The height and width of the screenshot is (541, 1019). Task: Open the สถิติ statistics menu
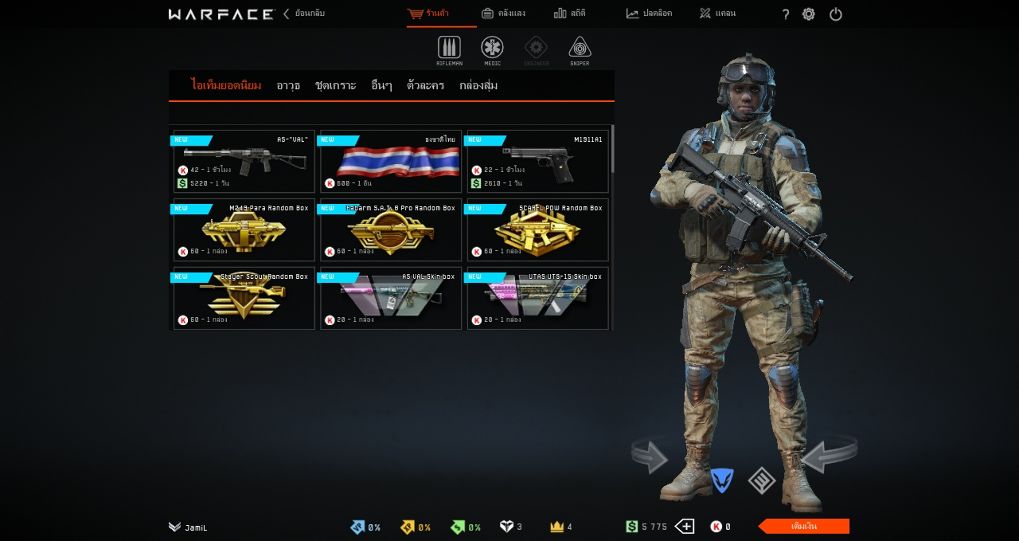[x=570, y=14]
